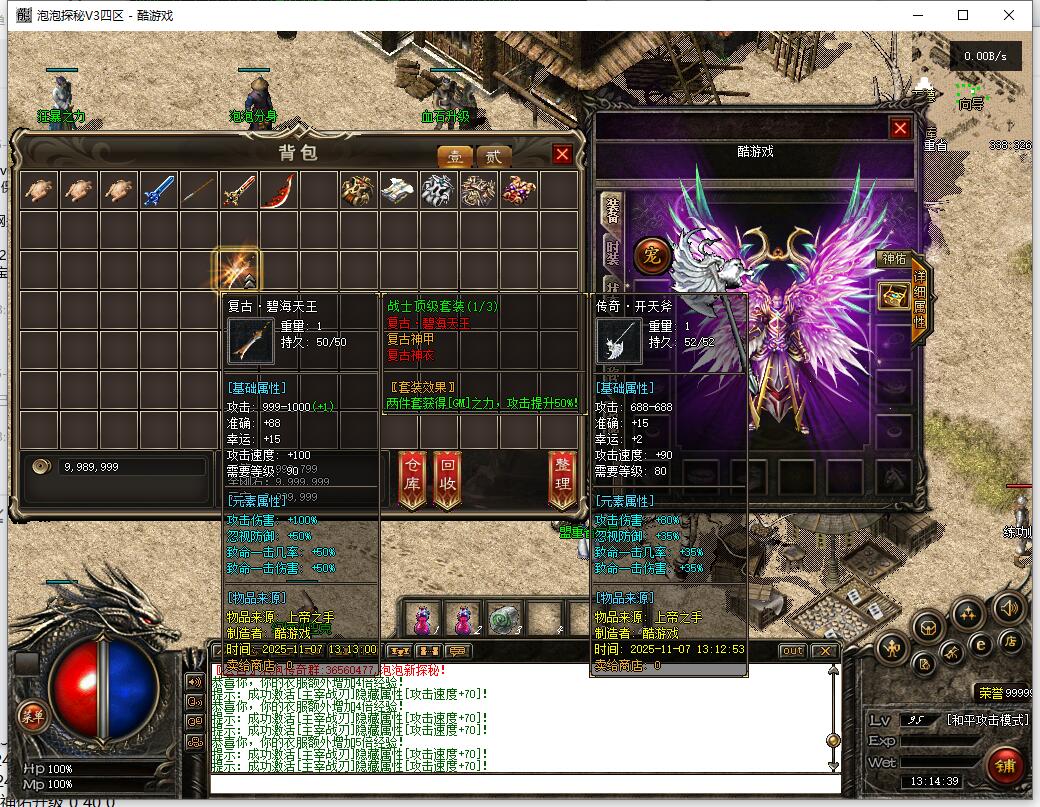Open the 神佑 blessing button
This screenshot has width=1040, height=807.
click(893, 259)
